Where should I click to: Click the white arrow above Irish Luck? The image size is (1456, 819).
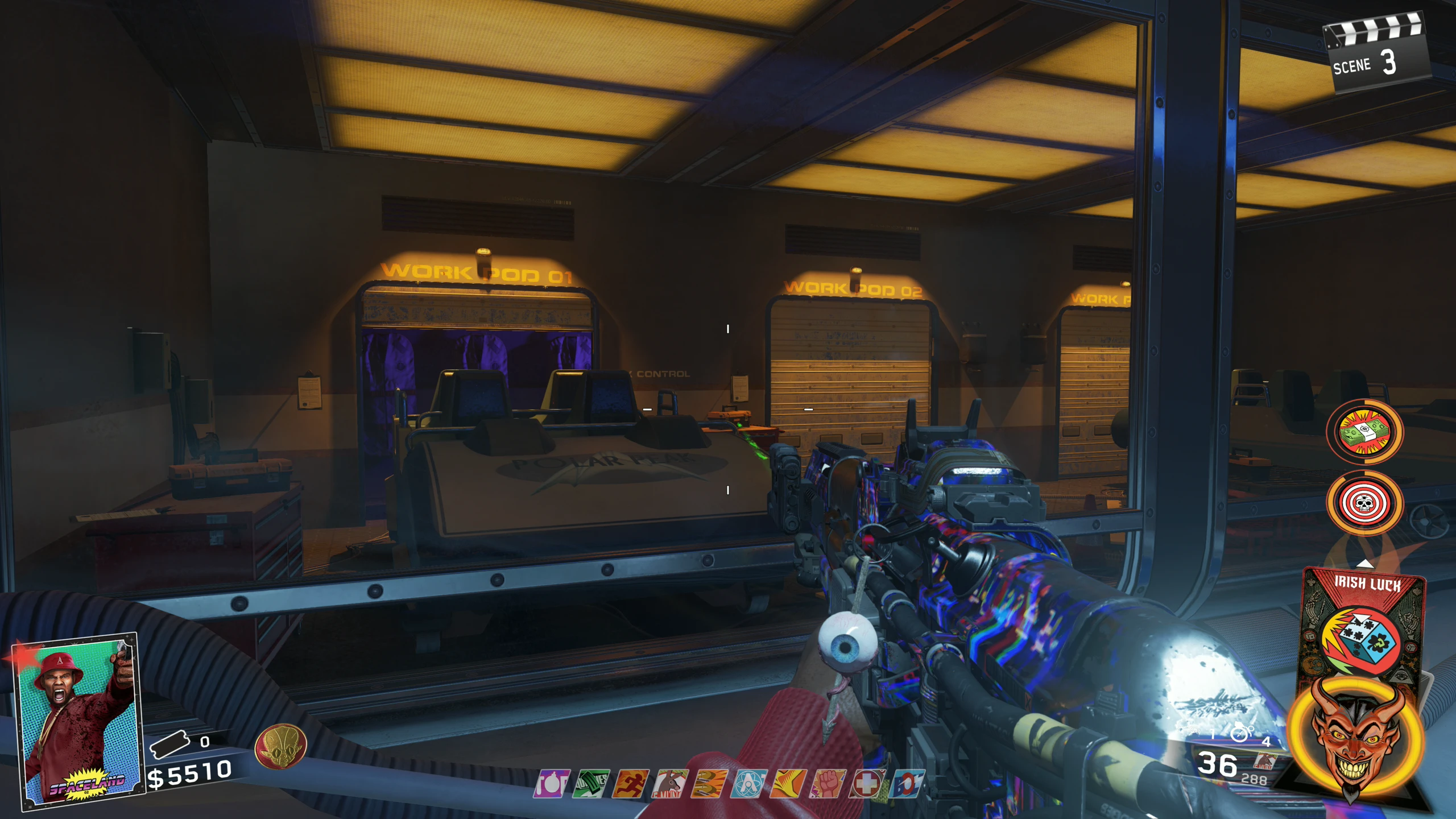1365,564
